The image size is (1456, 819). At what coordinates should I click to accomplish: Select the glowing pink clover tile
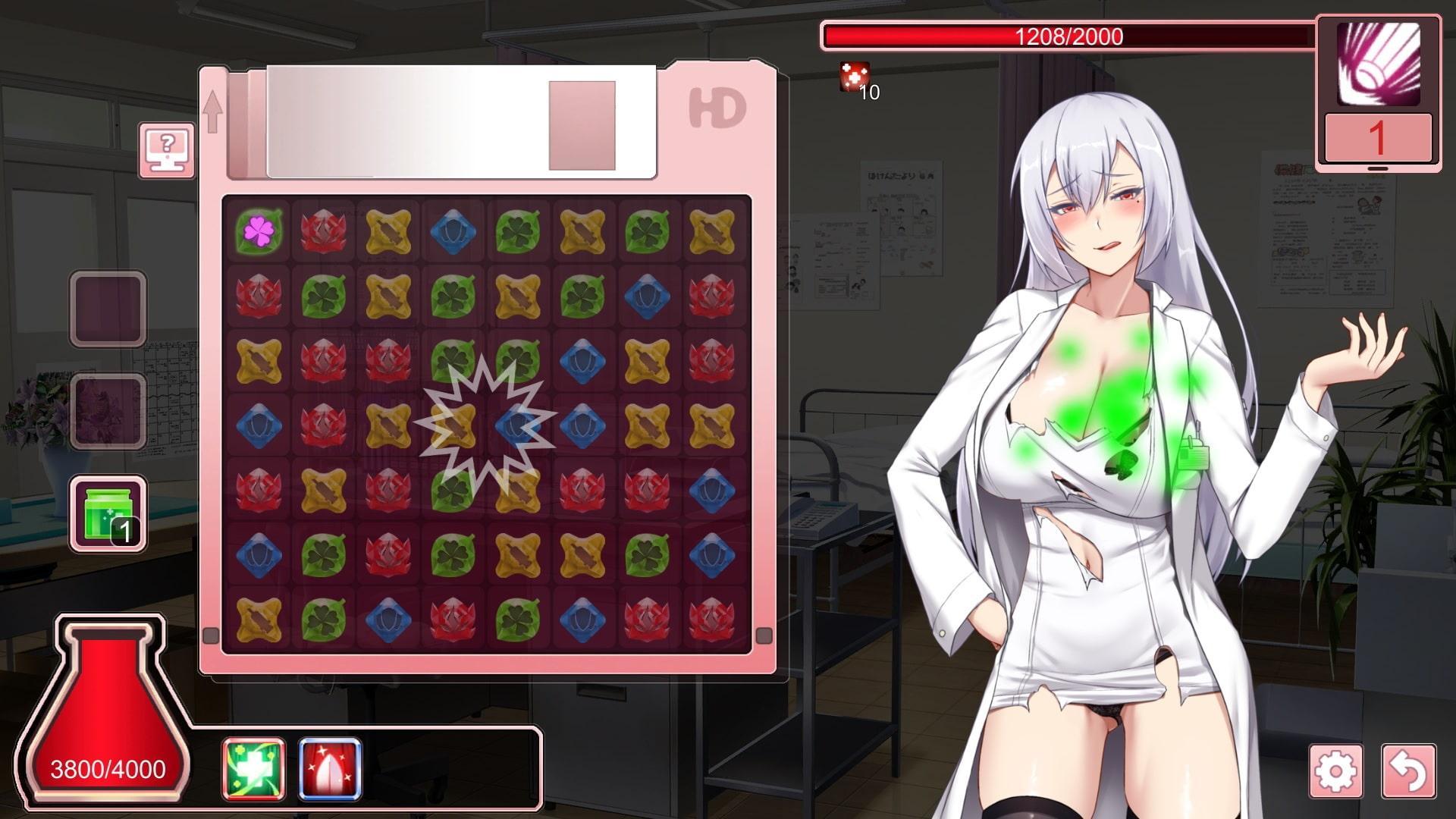pyautogui.click(x=259, y=231)
